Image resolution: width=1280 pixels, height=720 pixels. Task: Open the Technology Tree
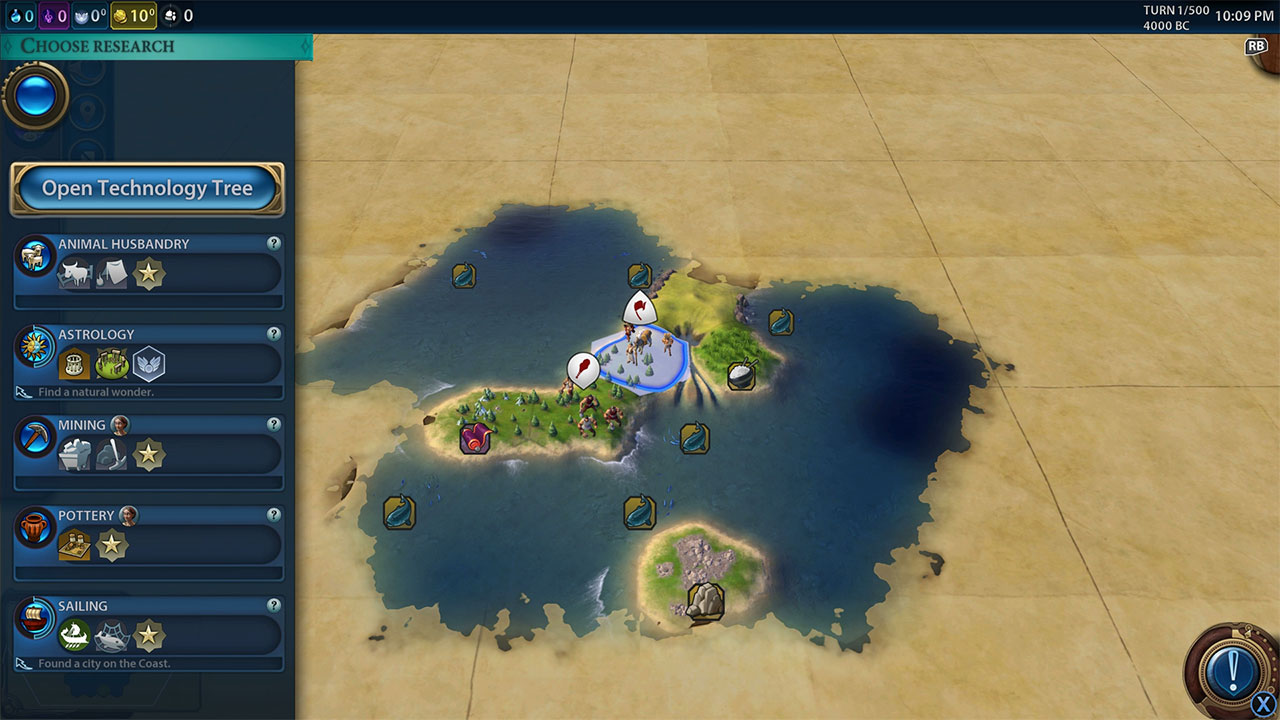[147, 189]
